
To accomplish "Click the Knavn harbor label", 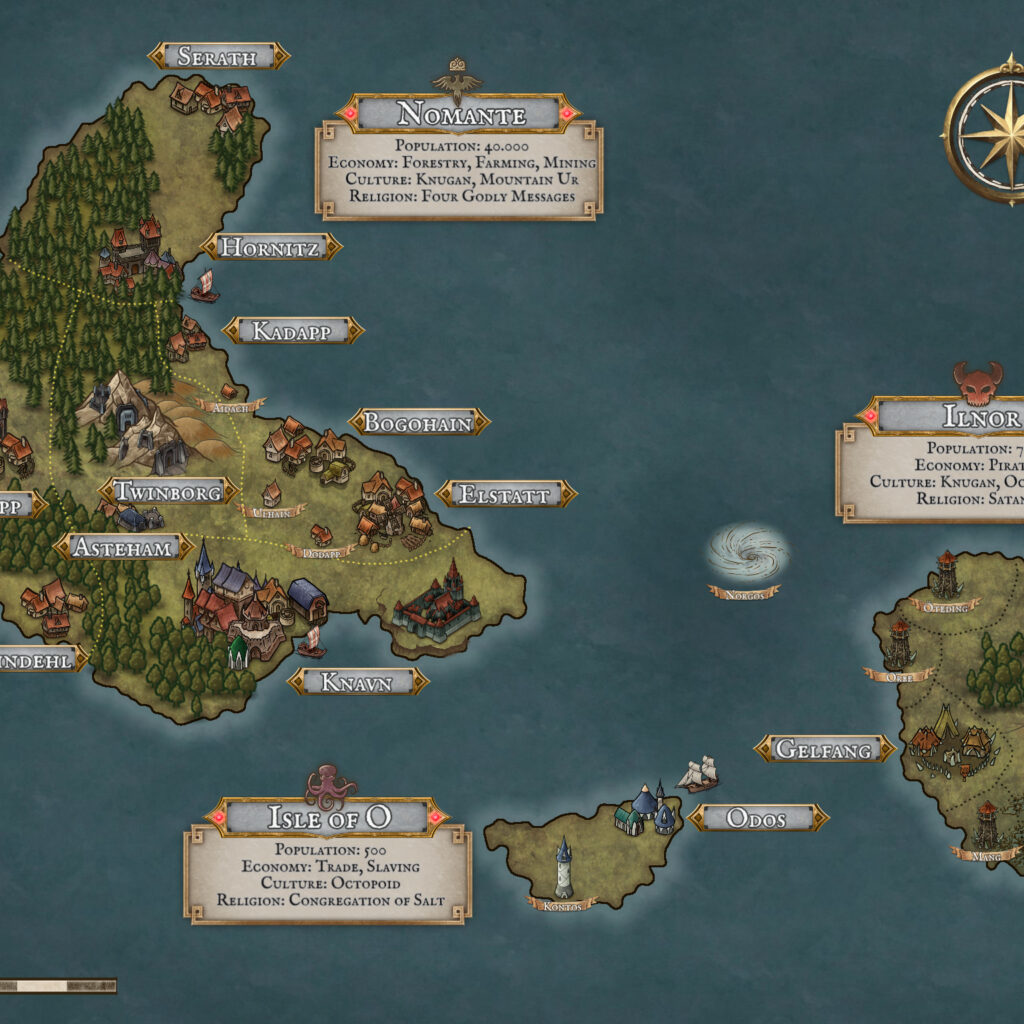I will (x=358, y=682).
